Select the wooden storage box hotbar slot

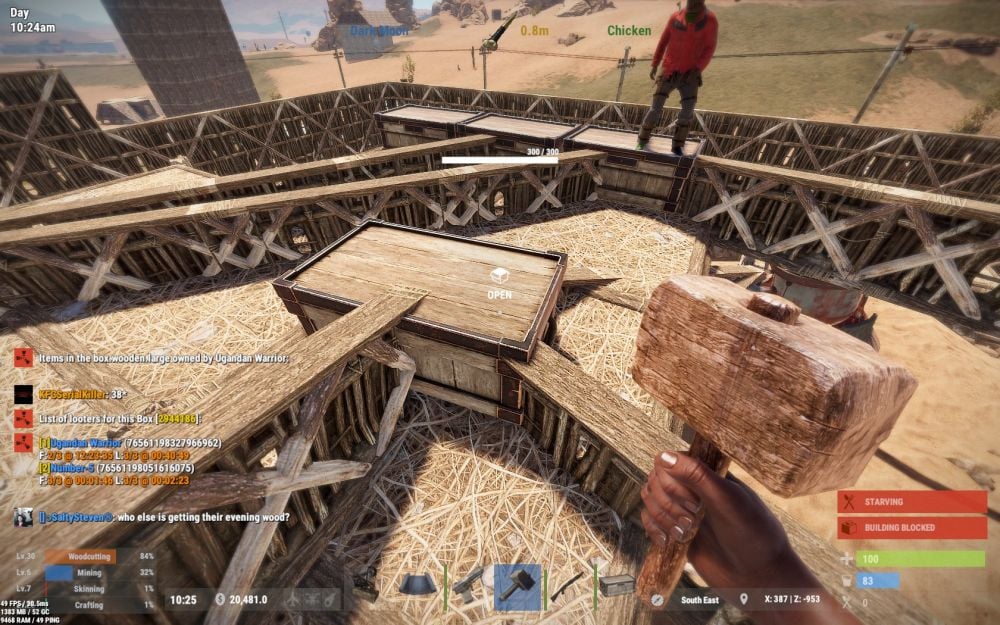point(616,587)
